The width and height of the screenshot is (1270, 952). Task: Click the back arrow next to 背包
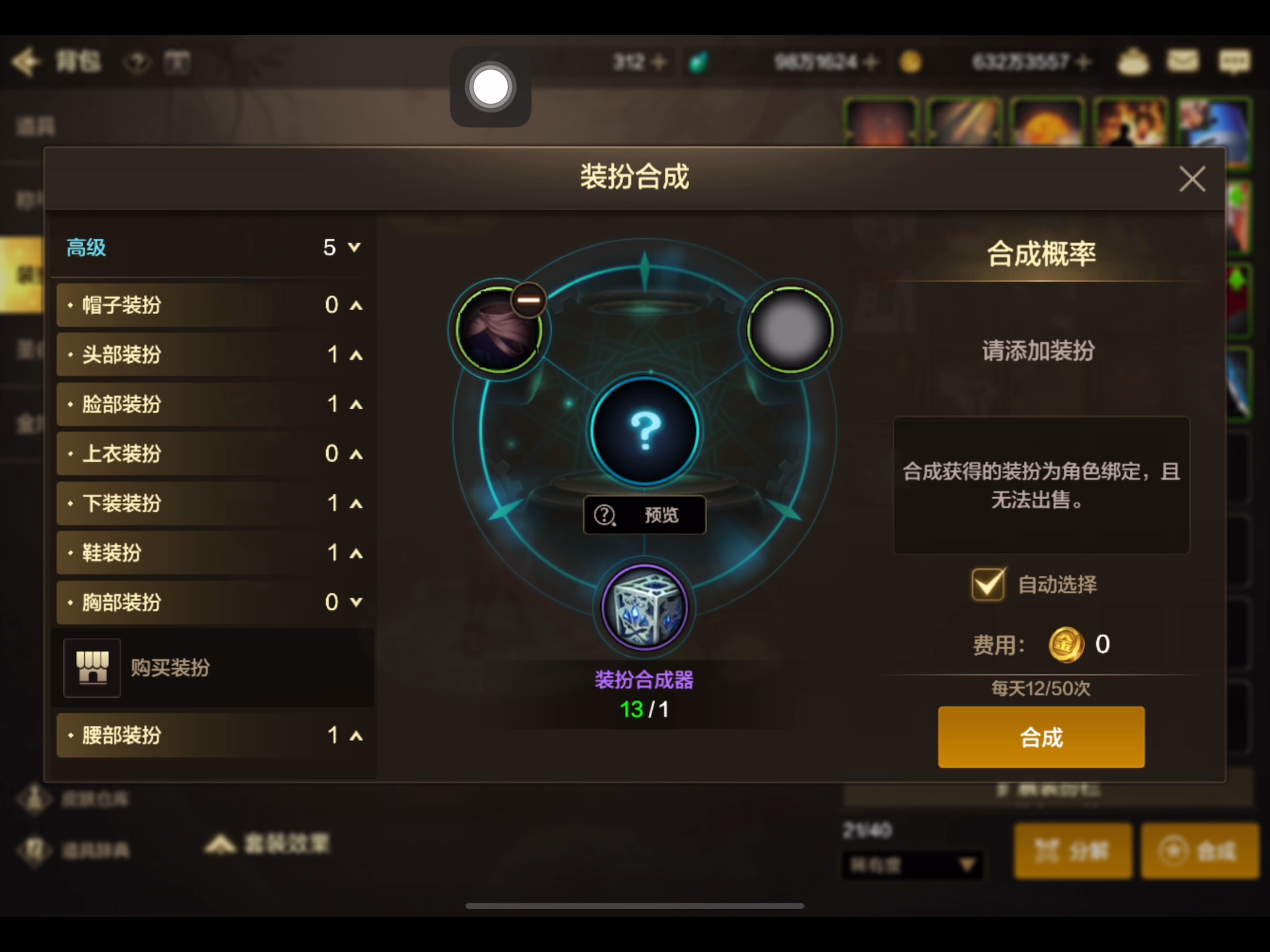pyautogui.click(x=26, y=62)
